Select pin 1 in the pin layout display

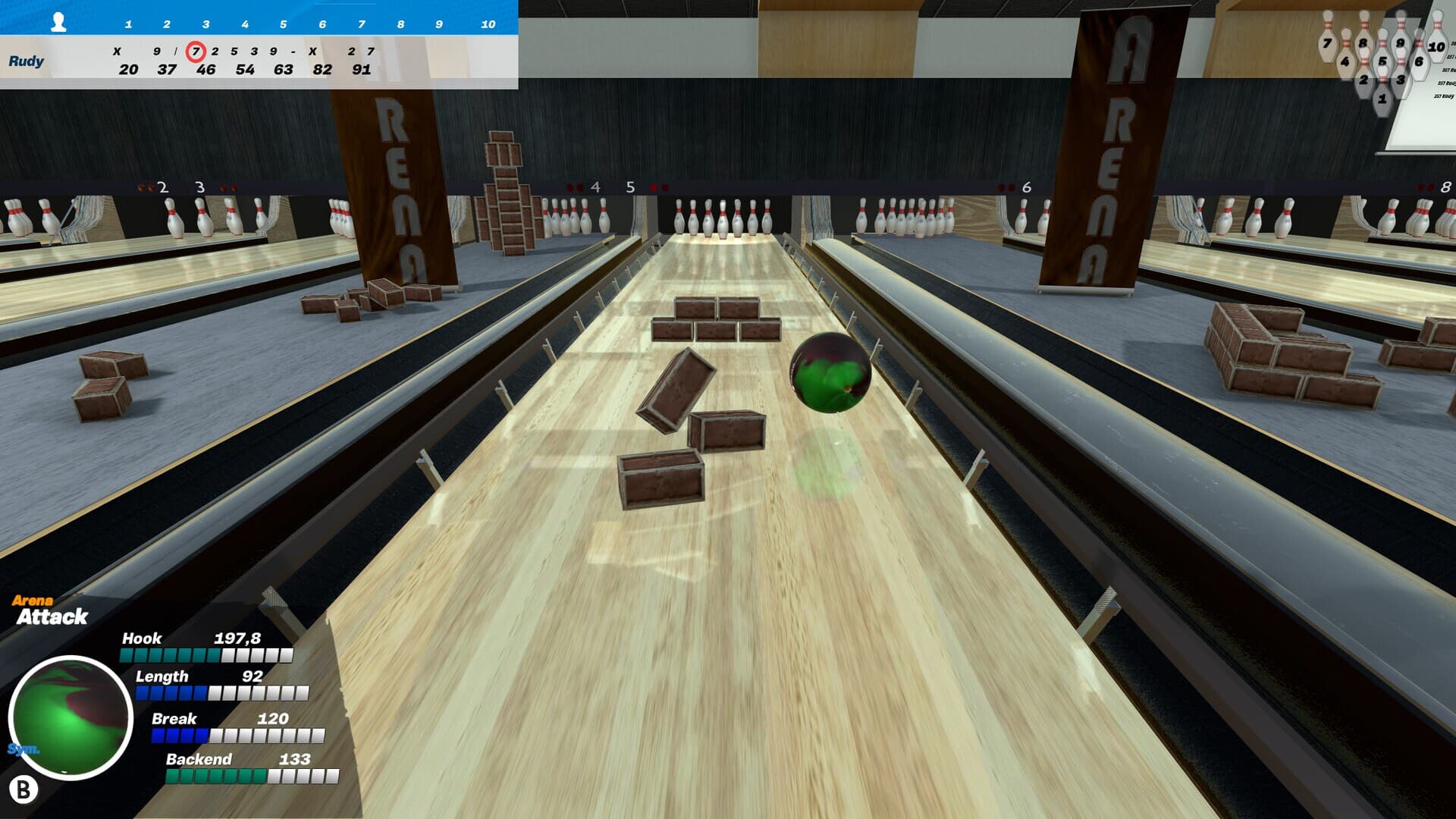(1382, 99)
